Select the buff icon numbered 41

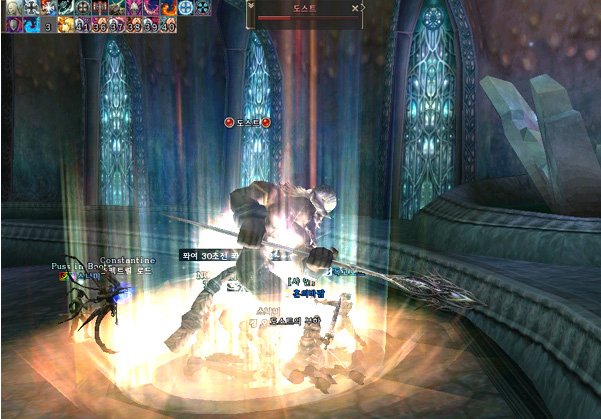82,25
